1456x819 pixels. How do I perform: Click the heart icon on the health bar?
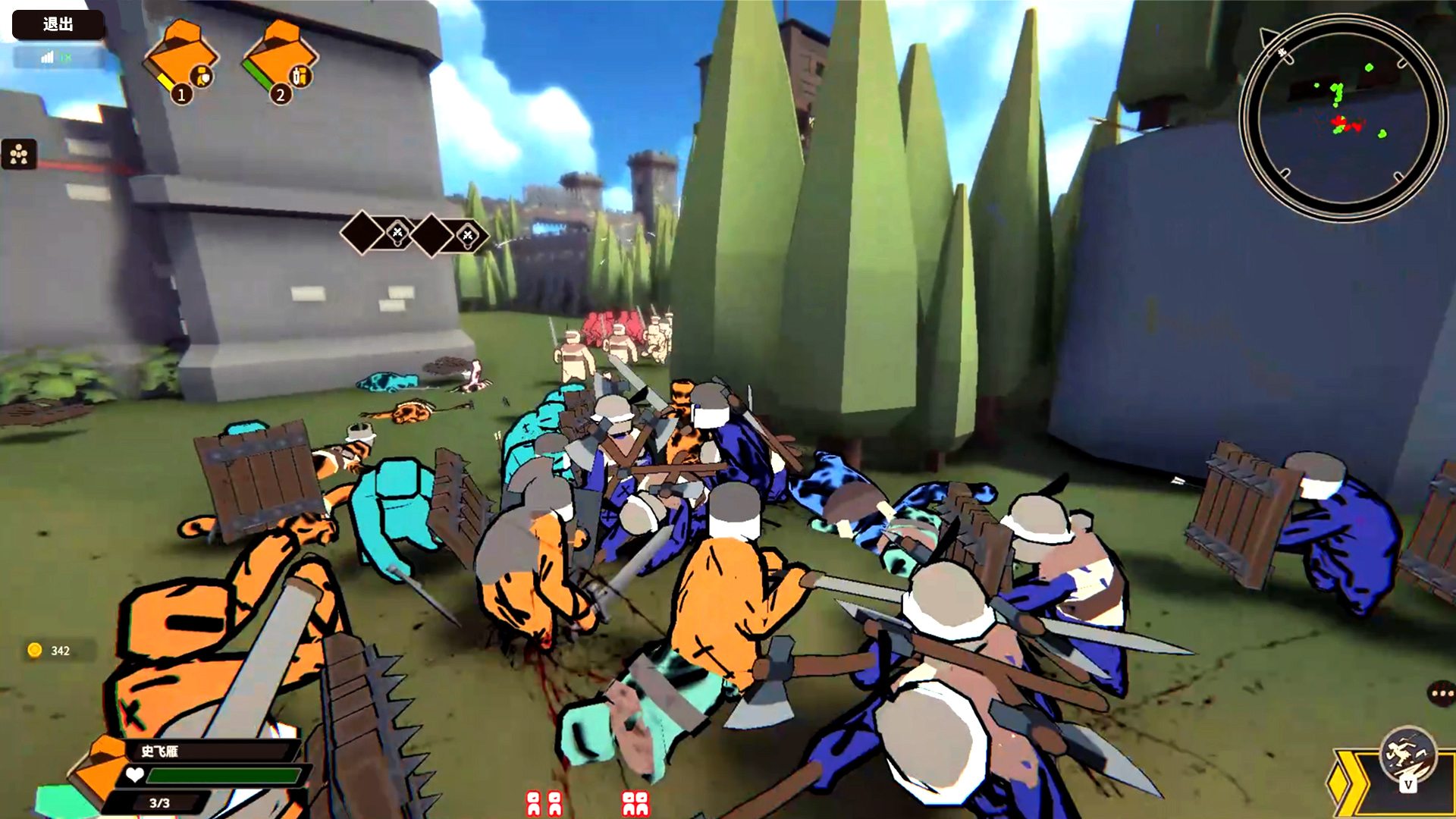135,775
